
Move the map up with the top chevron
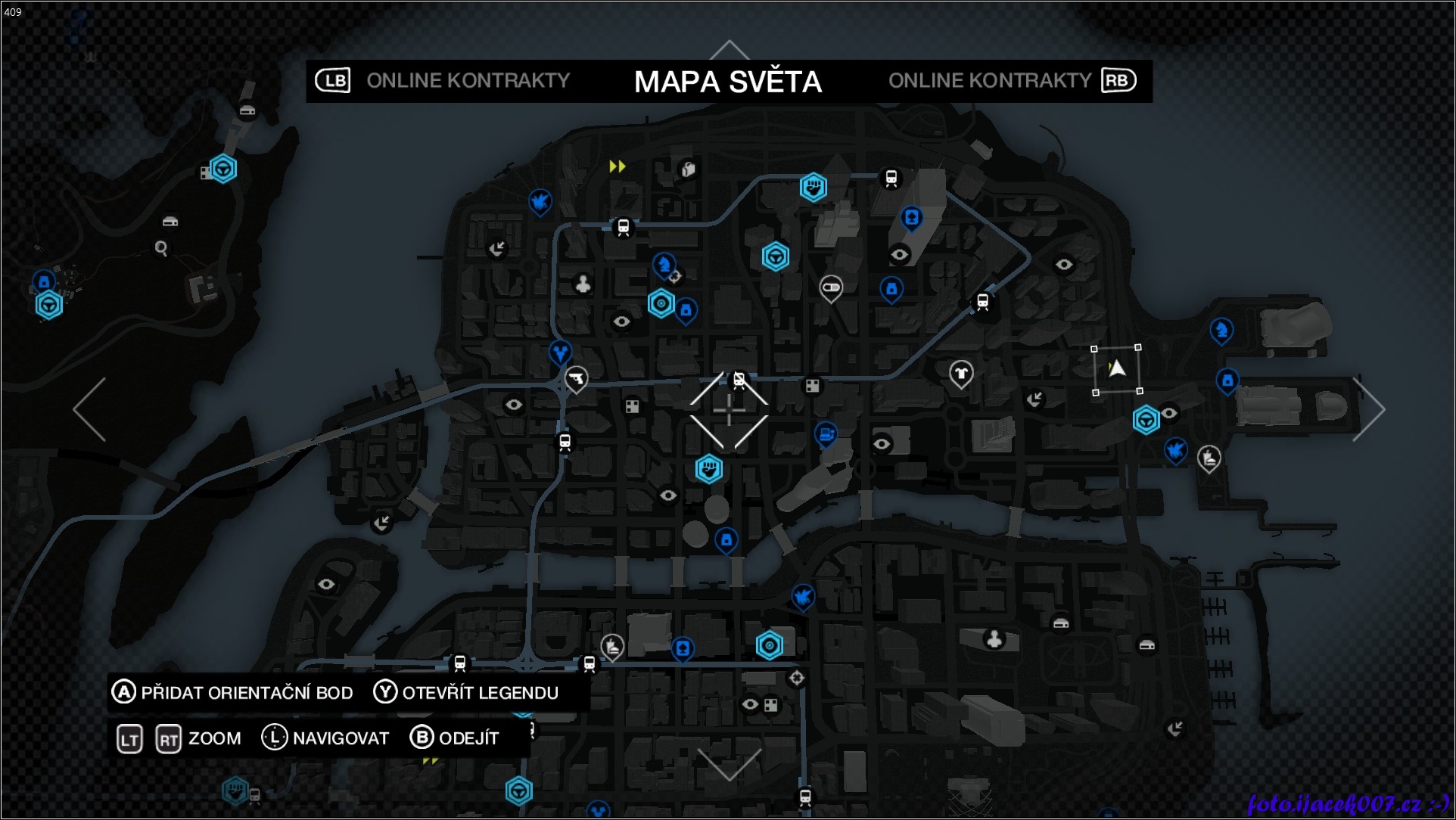click(729, 50)
